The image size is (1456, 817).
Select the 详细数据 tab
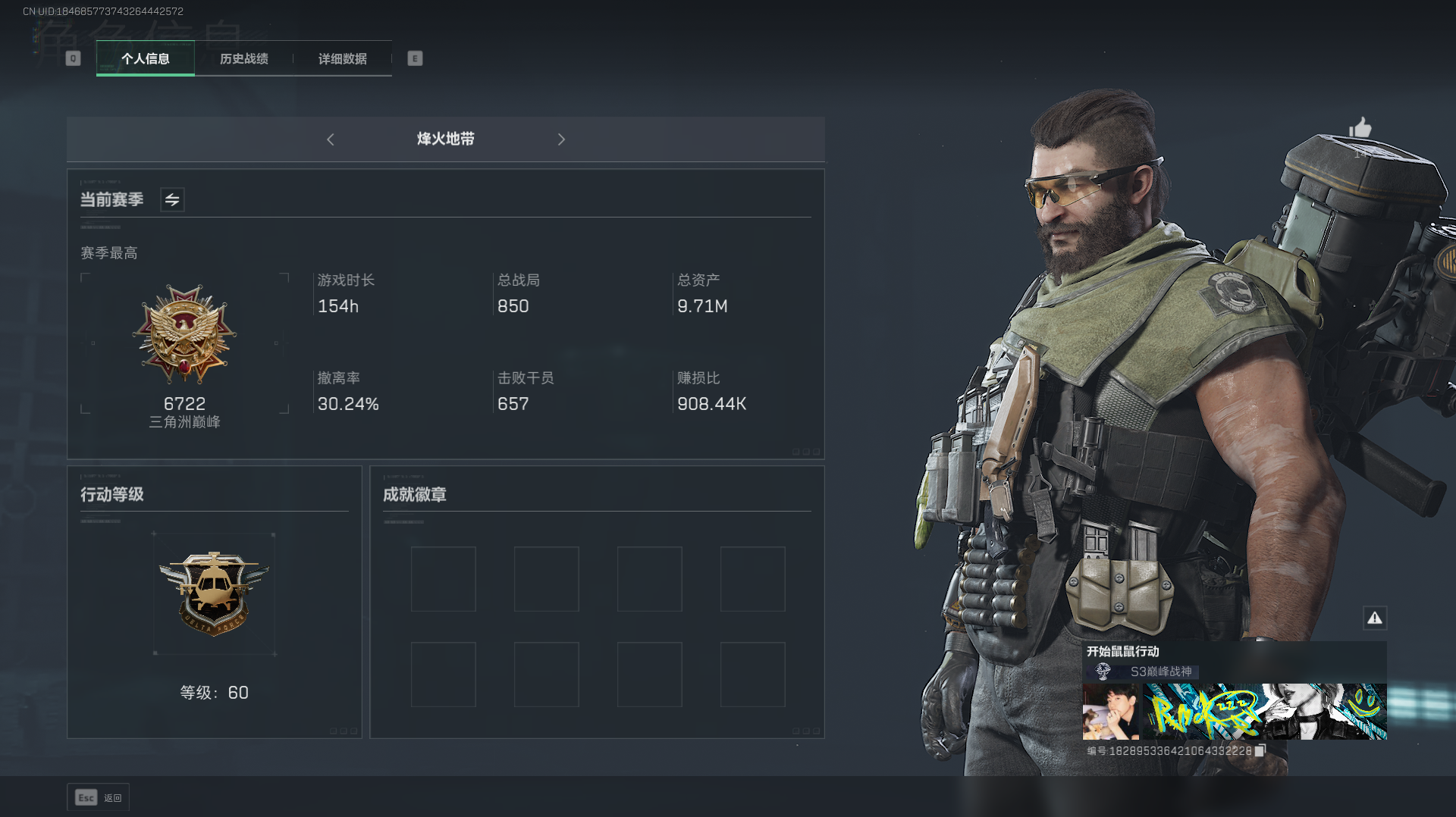[342, 58]
